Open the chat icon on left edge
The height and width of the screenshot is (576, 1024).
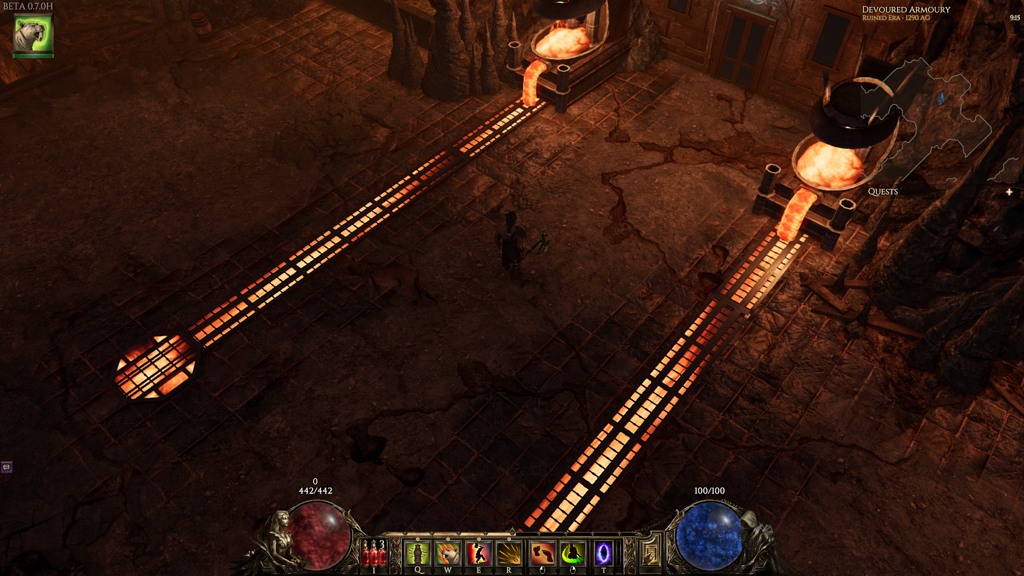point(6,467)
